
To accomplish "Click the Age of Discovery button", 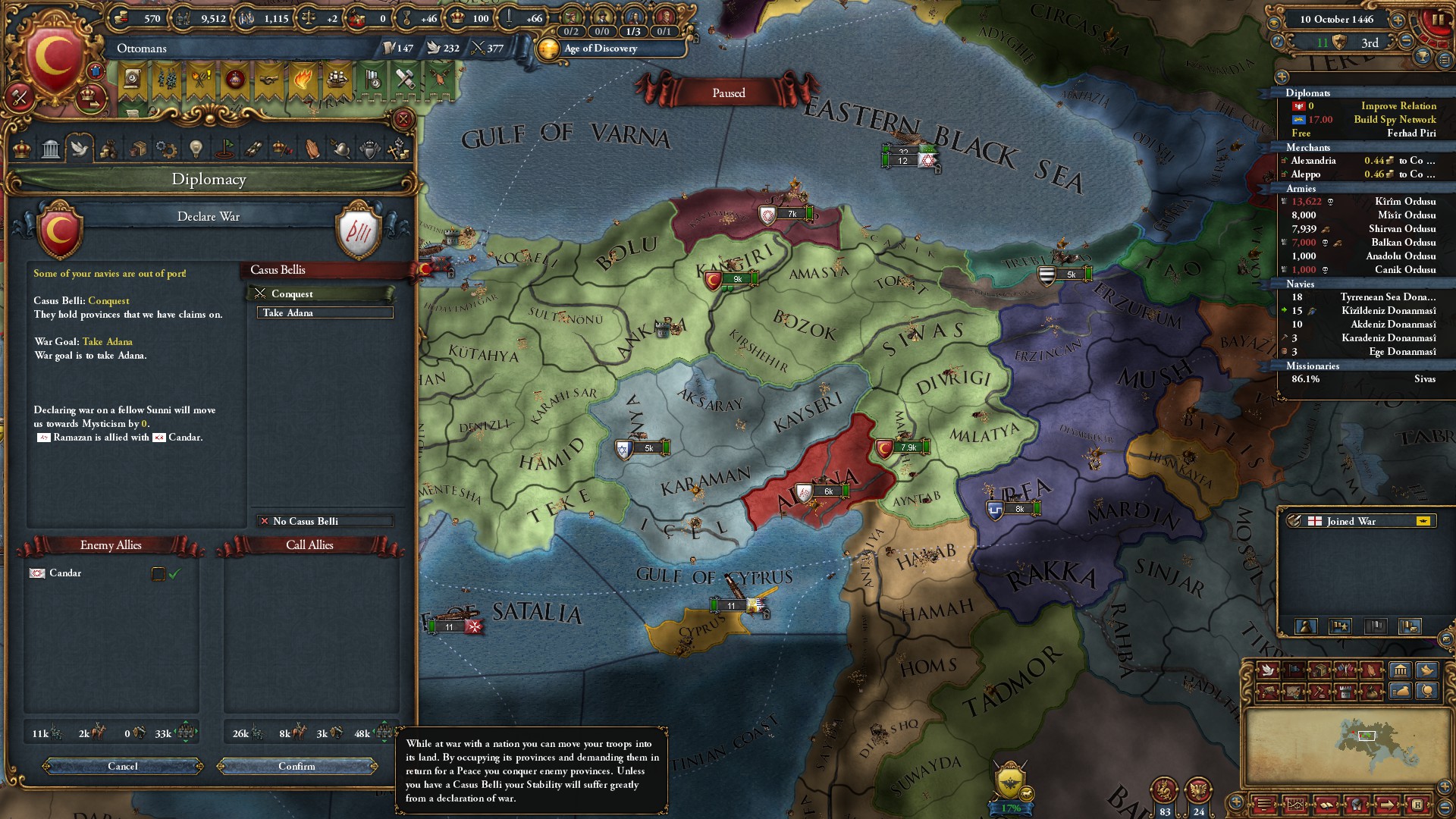I will click(601, 49).
